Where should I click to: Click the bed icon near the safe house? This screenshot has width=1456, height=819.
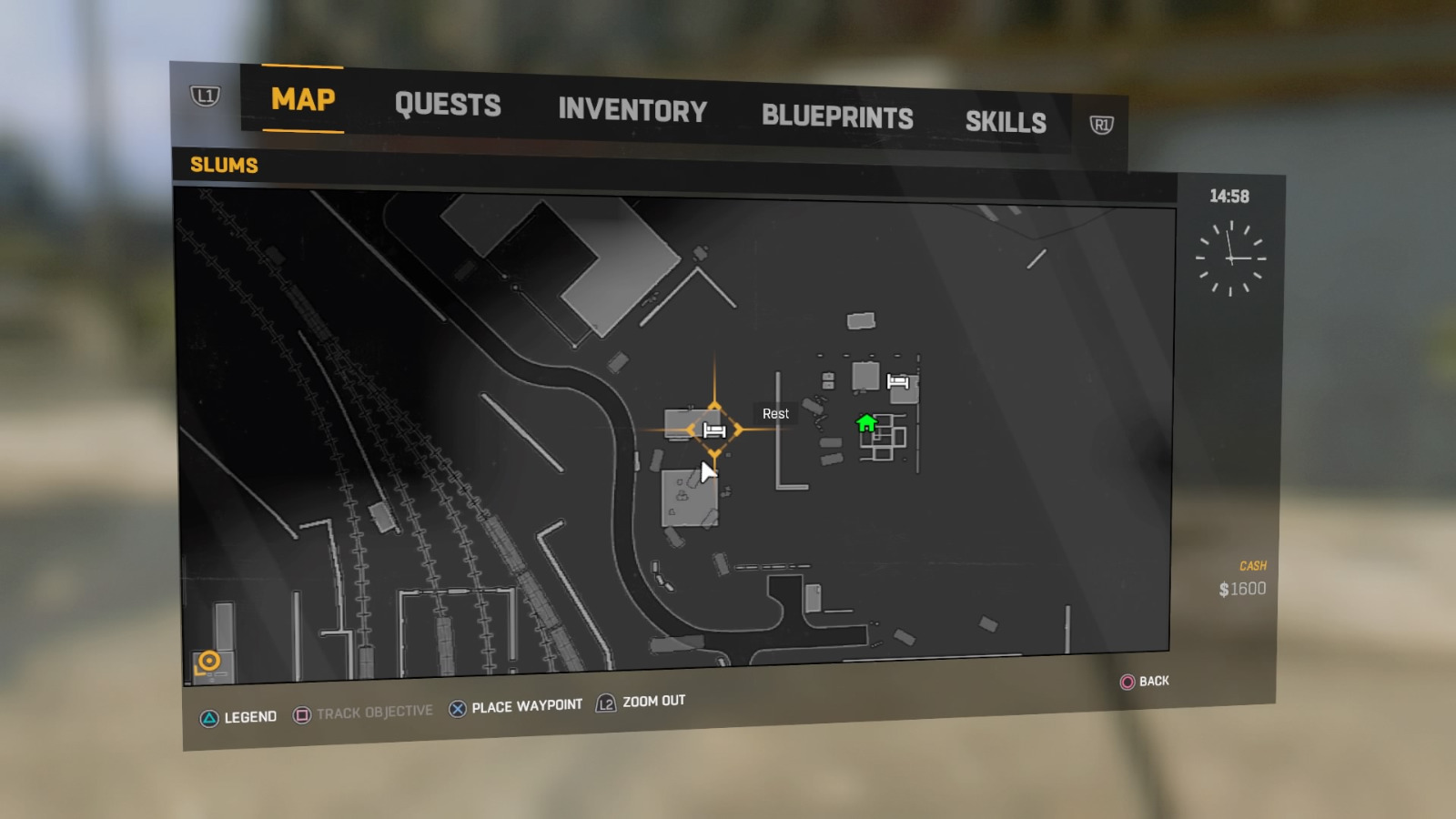[x=899, y=382]
